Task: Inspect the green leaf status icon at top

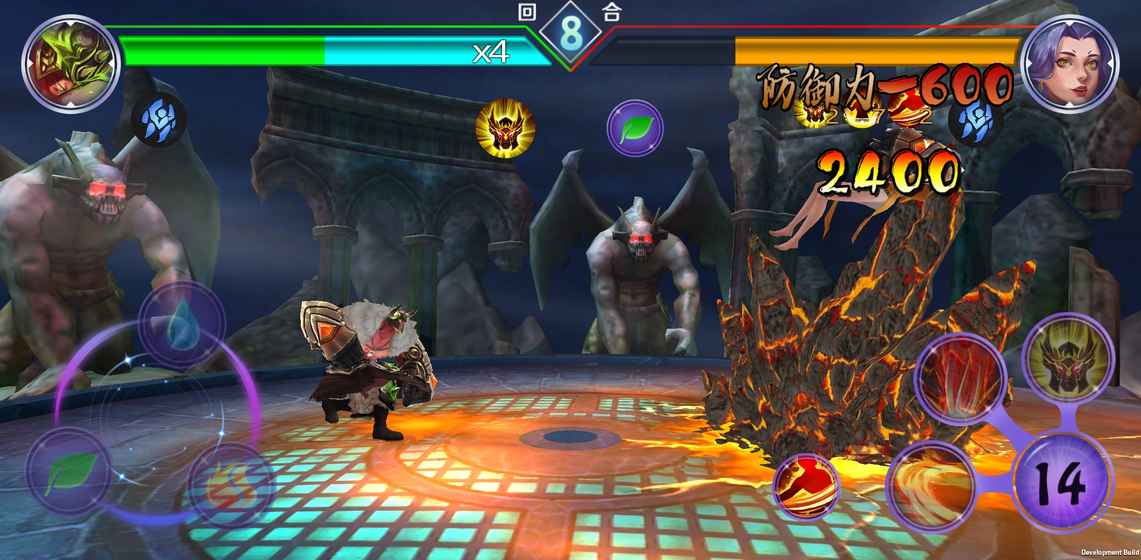Action: coord(635,129)
